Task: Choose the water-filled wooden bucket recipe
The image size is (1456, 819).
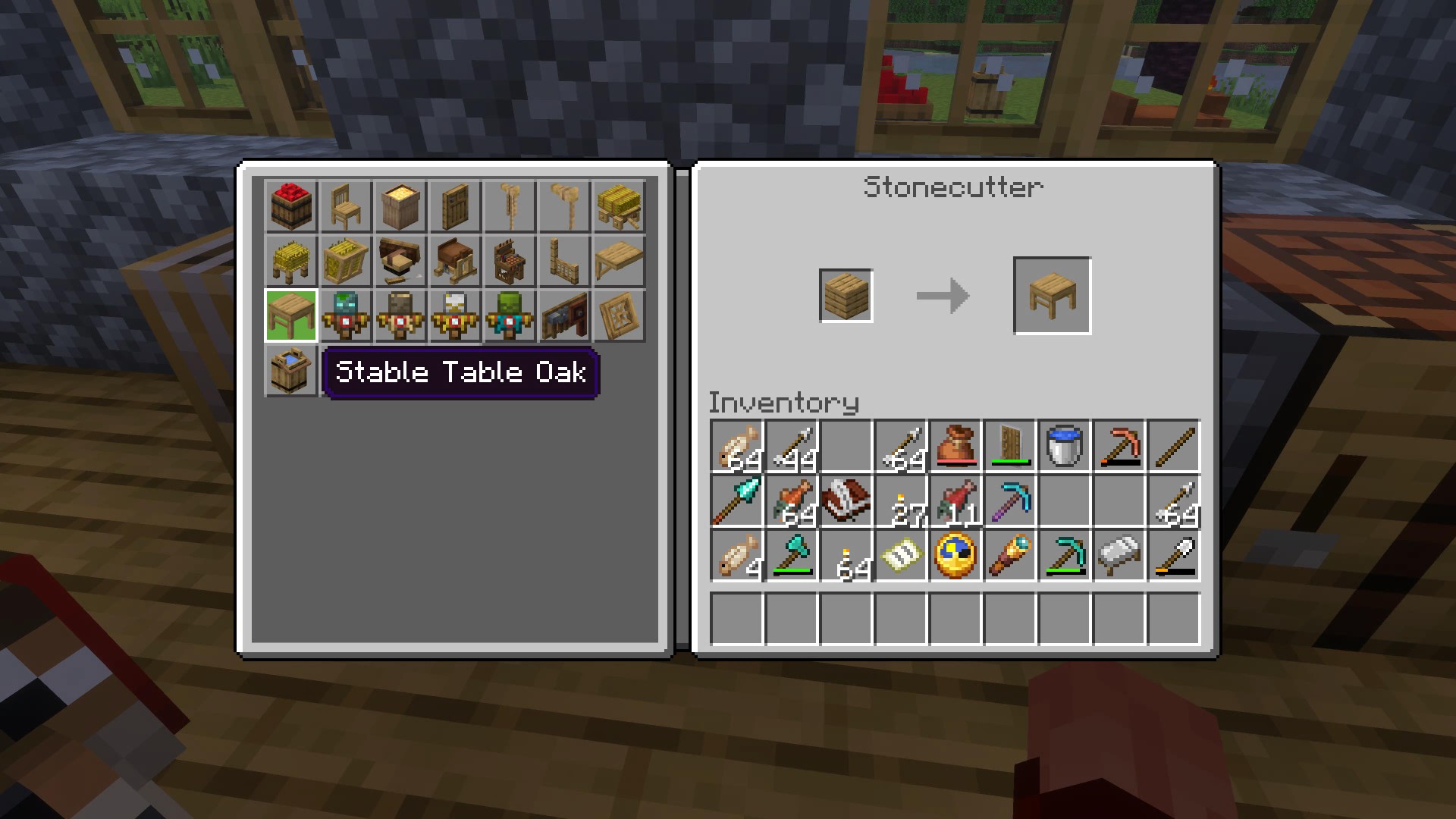Action: click(x=291, y=370)
